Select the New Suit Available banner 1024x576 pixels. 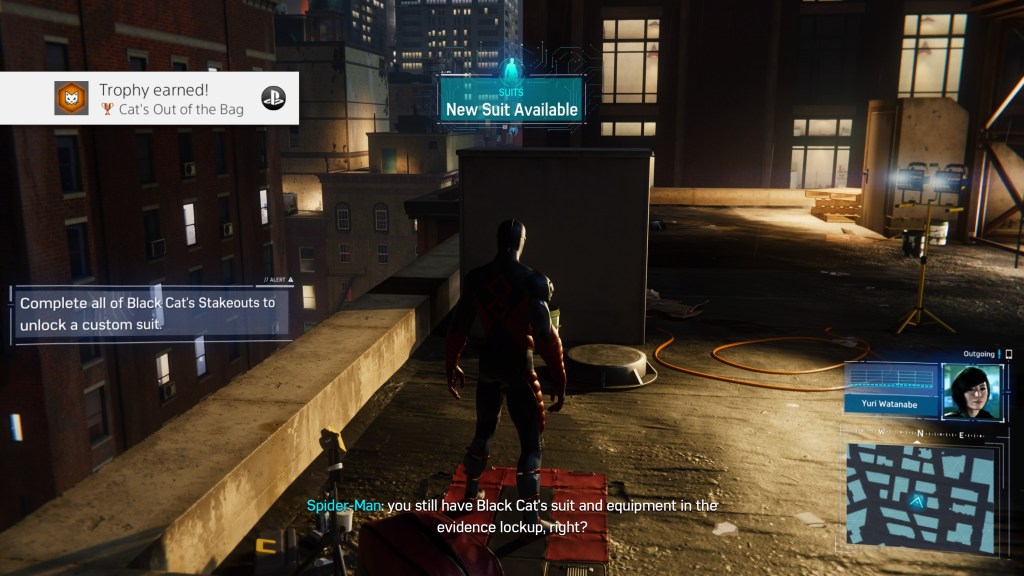point(511,103)
